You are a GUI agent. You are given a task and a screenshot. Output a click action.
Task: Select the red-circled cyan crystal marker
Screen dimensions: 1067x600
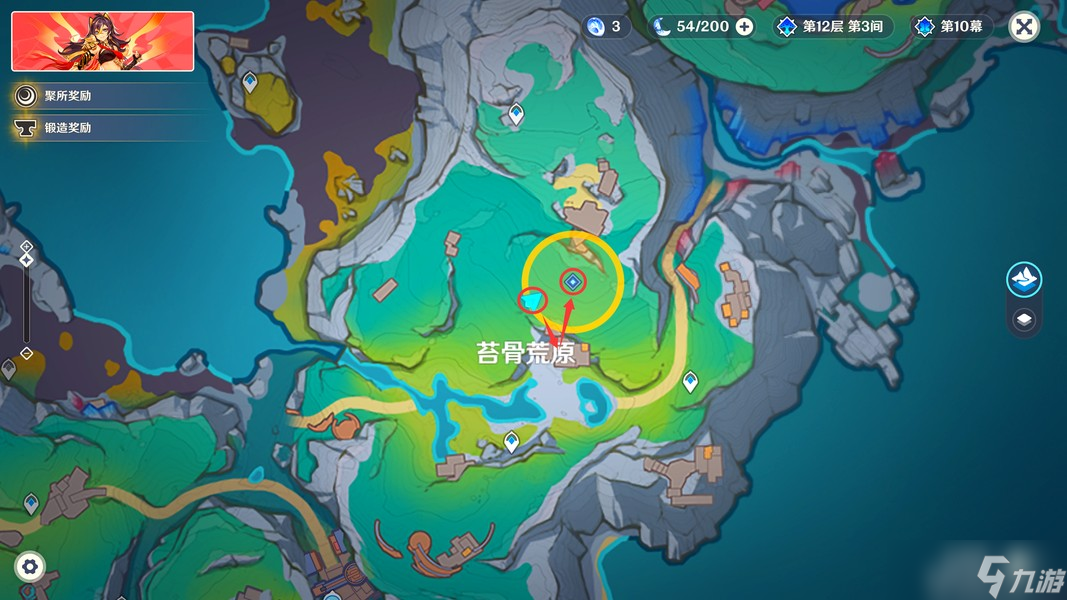tap(533, 299)
